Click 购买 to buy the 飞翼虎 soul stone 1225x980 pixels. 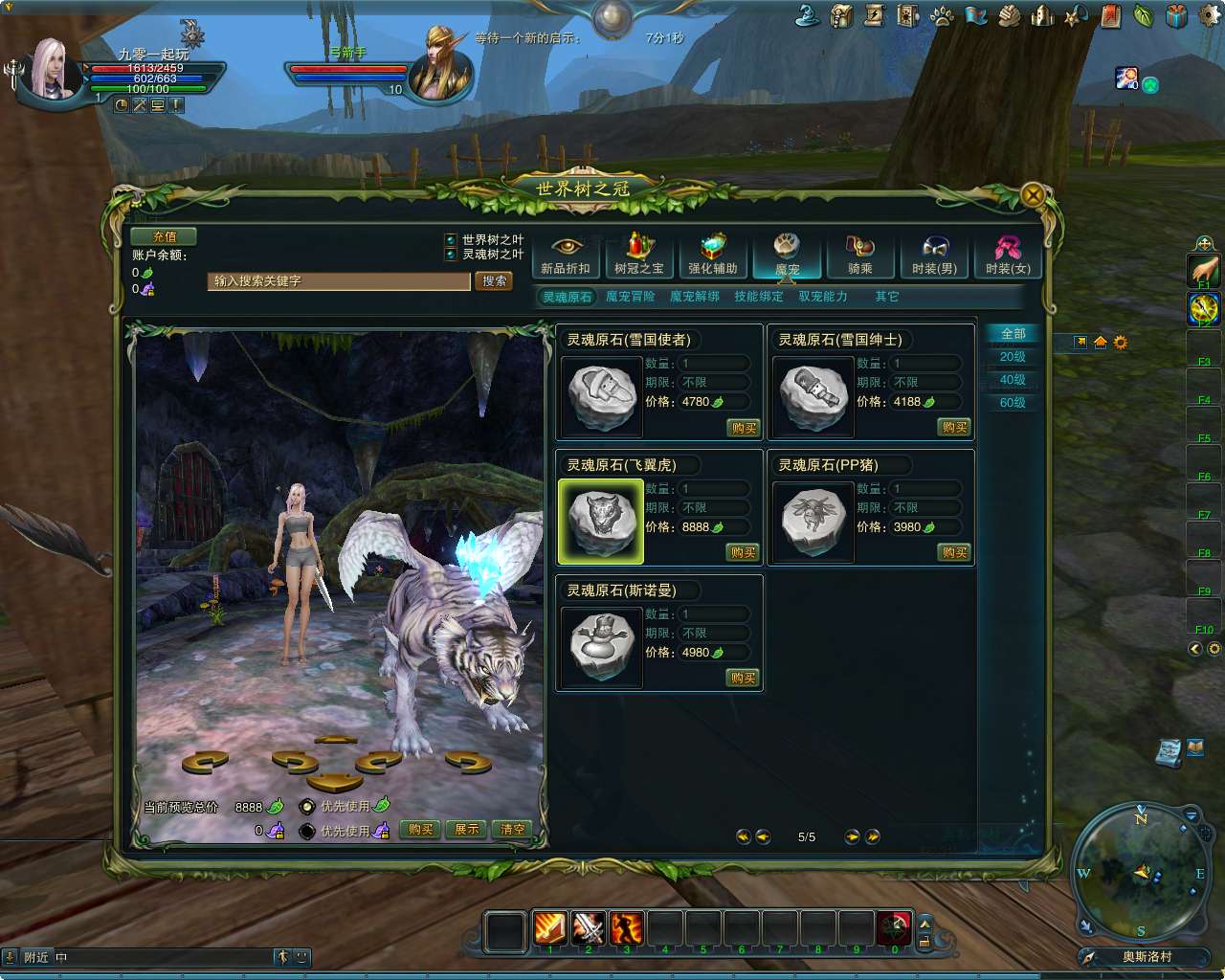pyautogui.click(x=743, y=552)
